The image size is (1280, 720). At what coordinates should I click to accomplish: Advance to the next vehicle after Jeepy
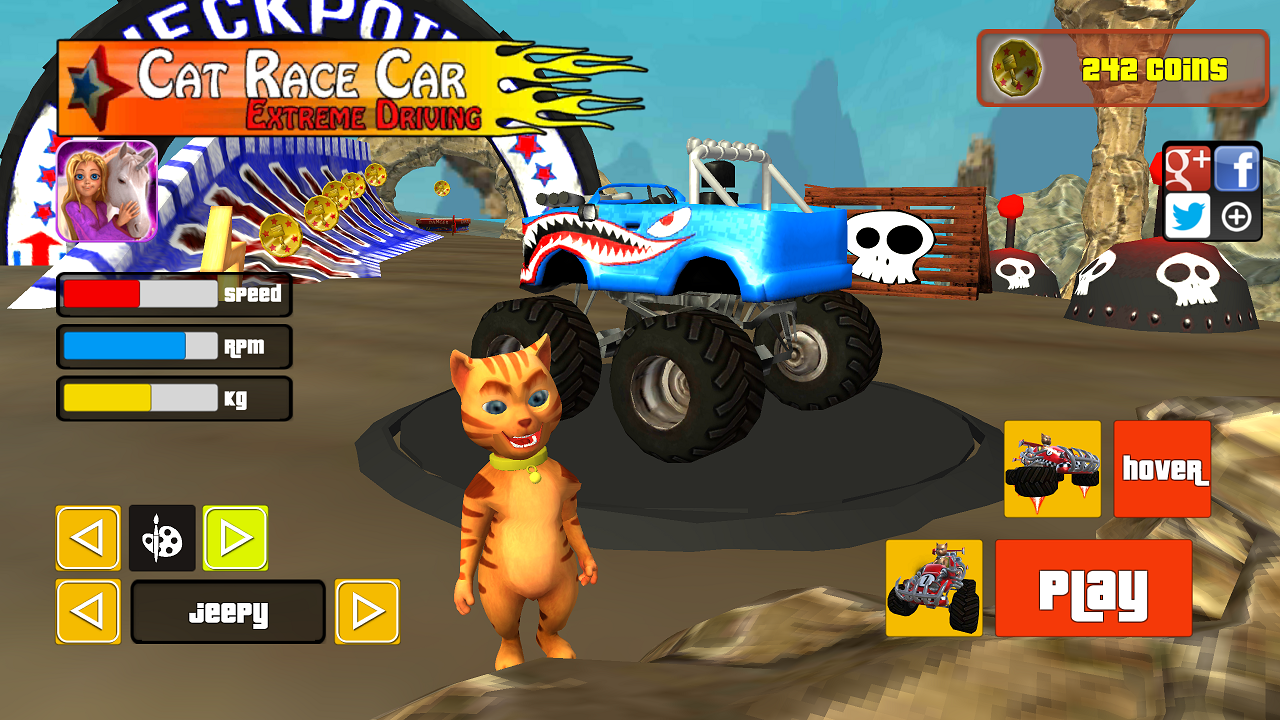367,611
